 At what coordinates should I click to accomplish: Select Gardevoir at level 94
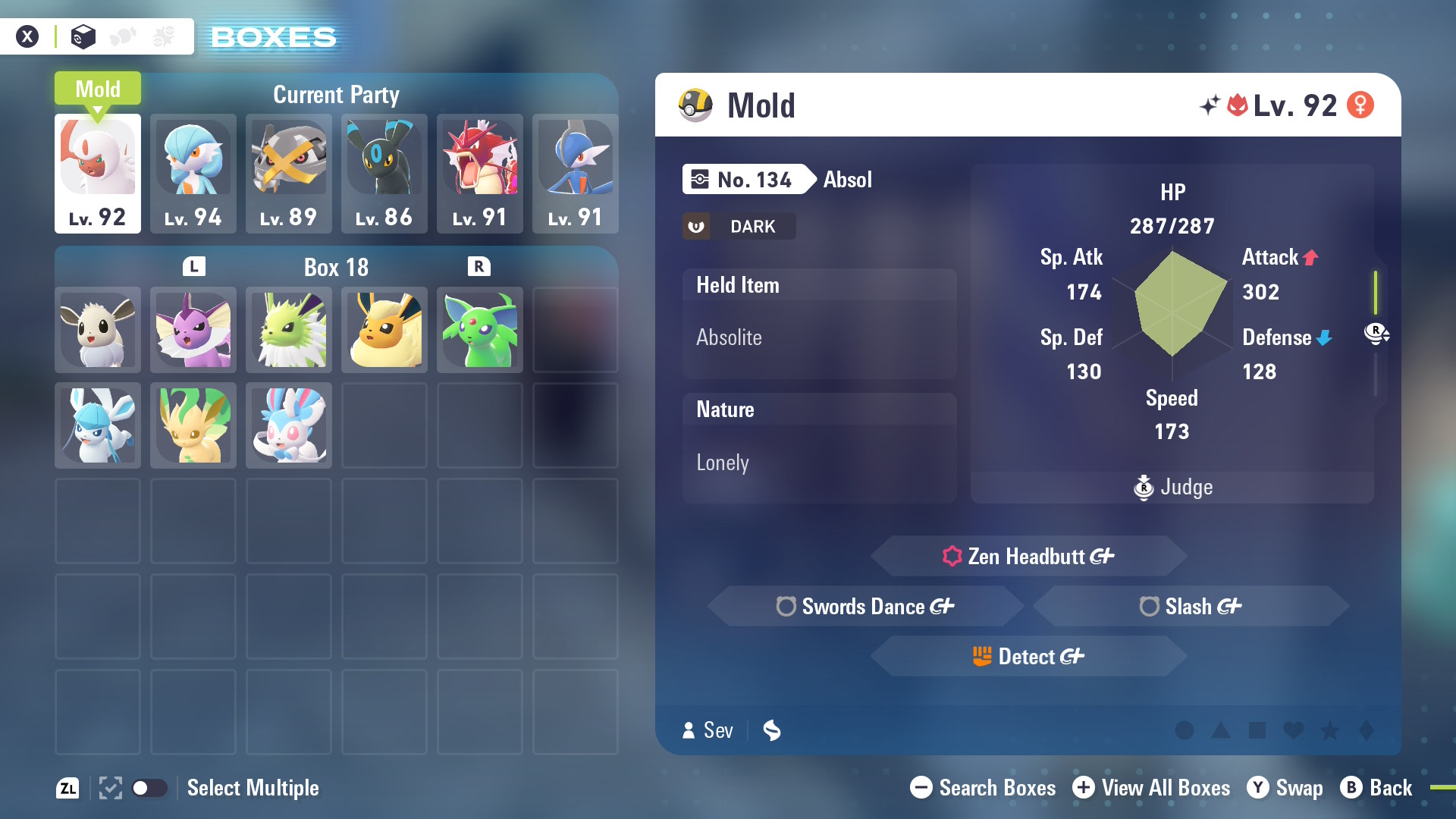click(x=193, y=173)
